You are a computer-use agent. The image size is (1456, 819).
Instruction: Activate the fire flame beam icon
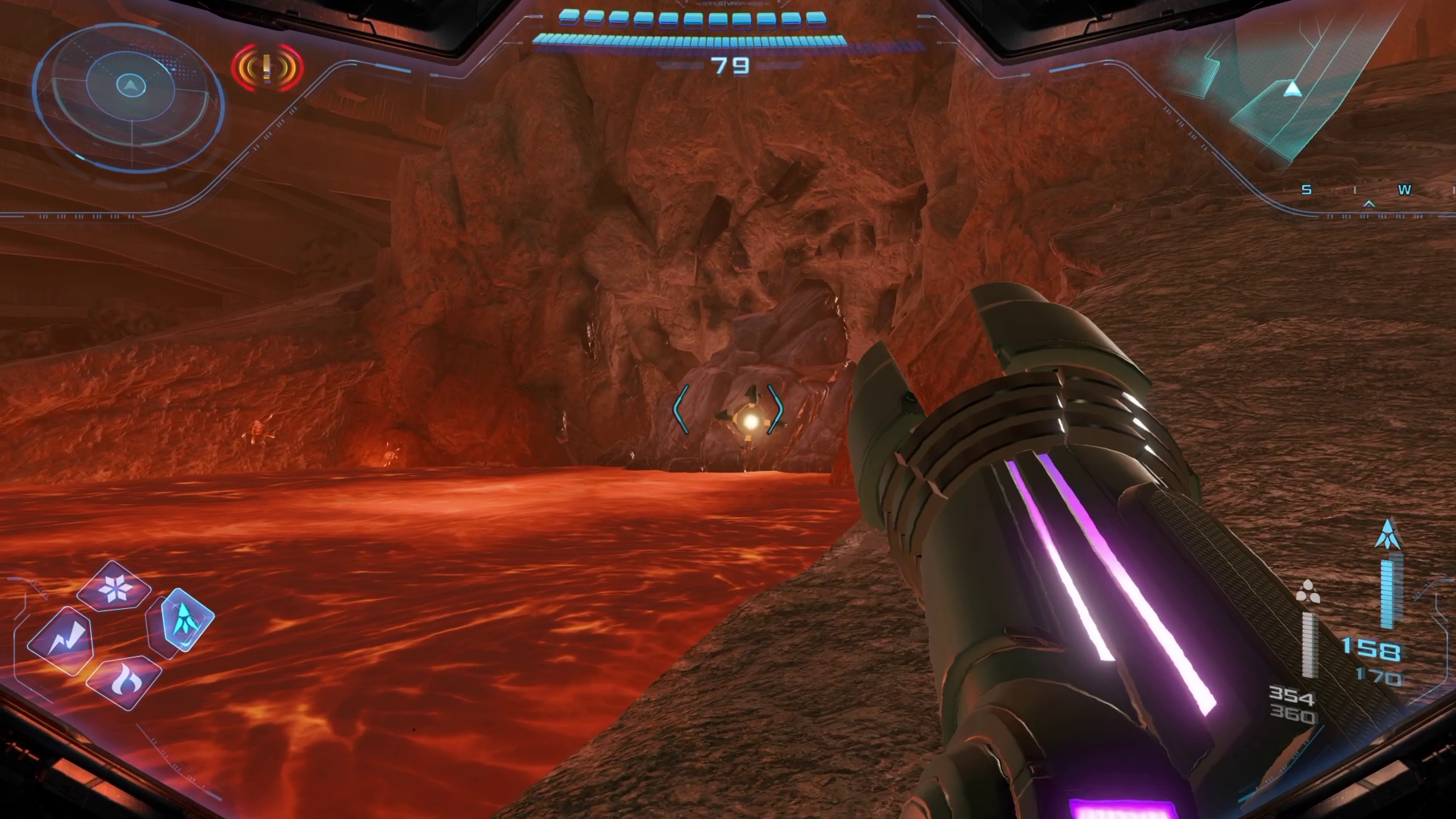coord(124,682)
